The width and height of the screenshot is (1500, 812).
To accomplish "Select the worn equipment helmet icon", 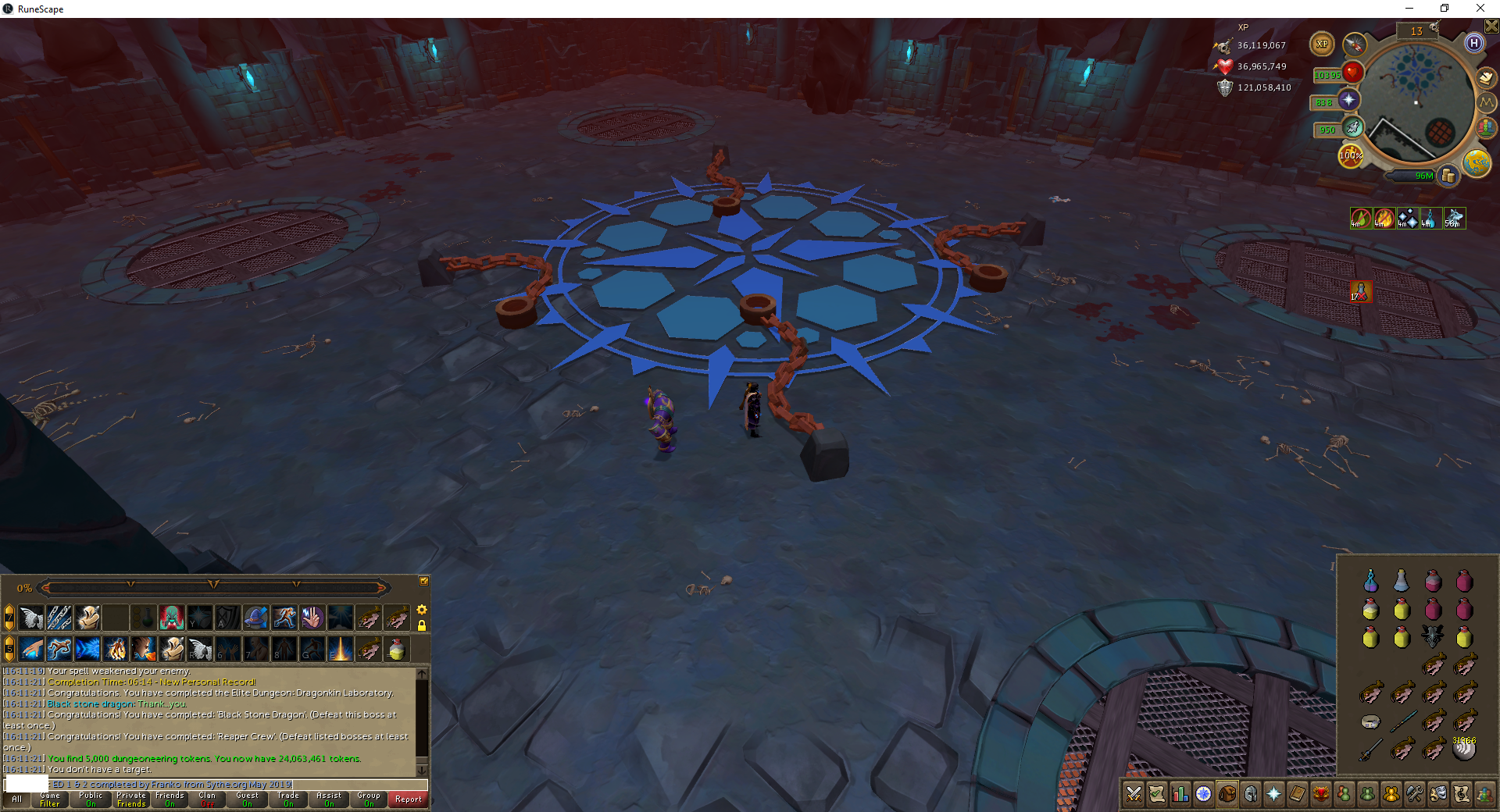I will click(1251, 795).
